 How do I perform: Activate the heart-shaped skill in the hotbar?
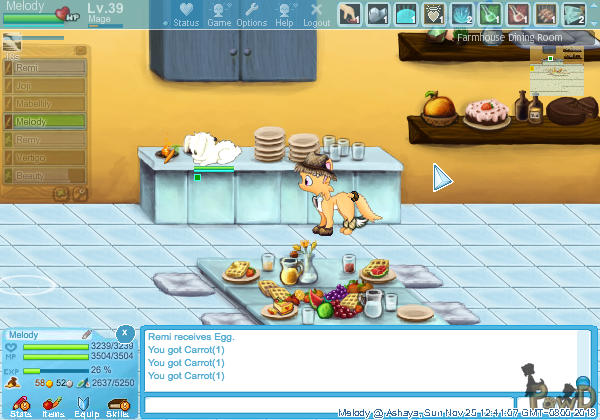435,14
